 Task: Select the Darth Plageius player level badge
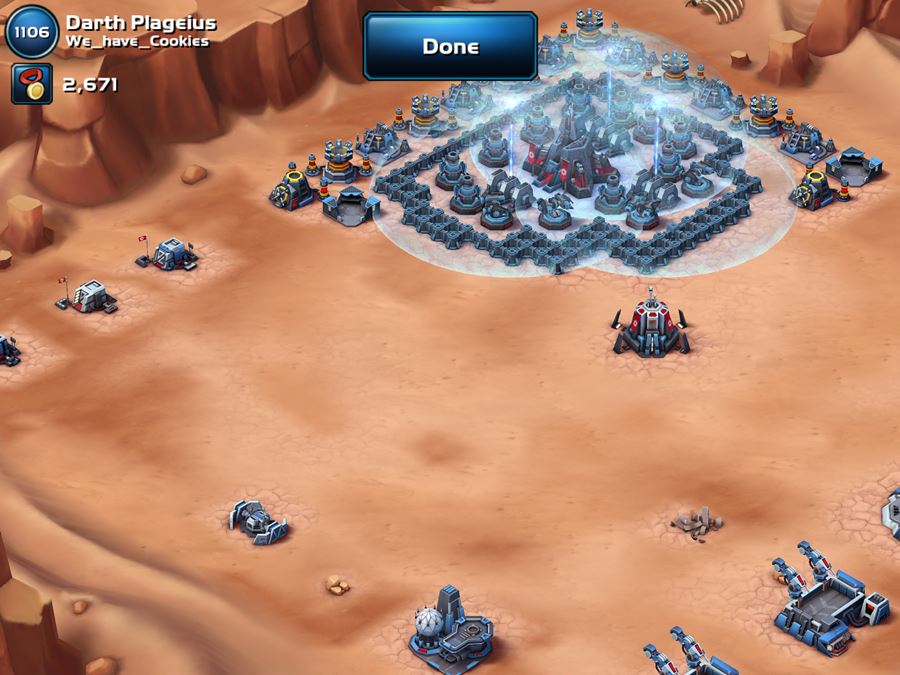coord(32,32)
